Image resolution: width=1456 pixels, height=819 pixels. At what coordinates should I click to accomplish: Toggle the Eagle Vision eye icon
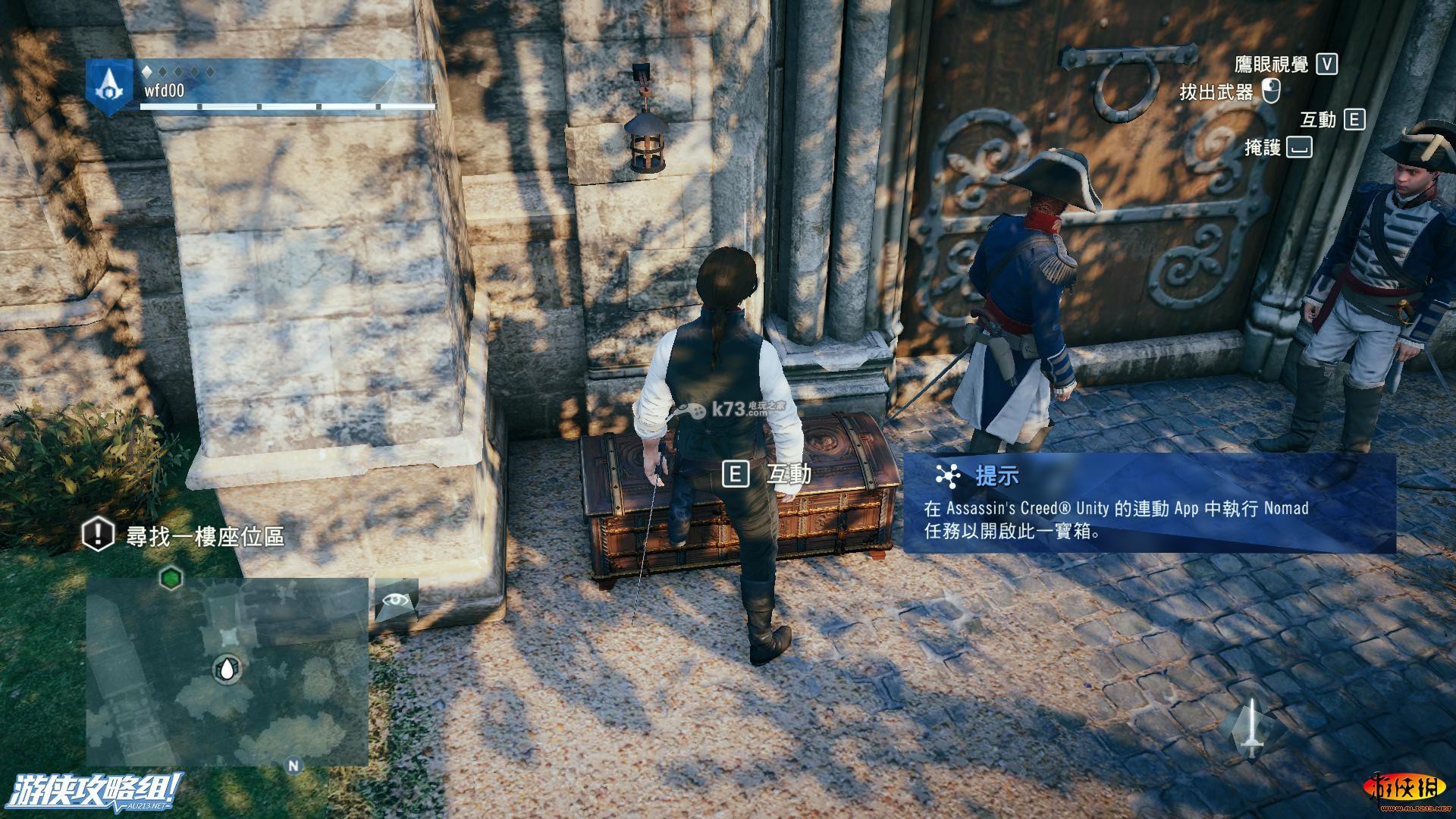tap(397, 601)
